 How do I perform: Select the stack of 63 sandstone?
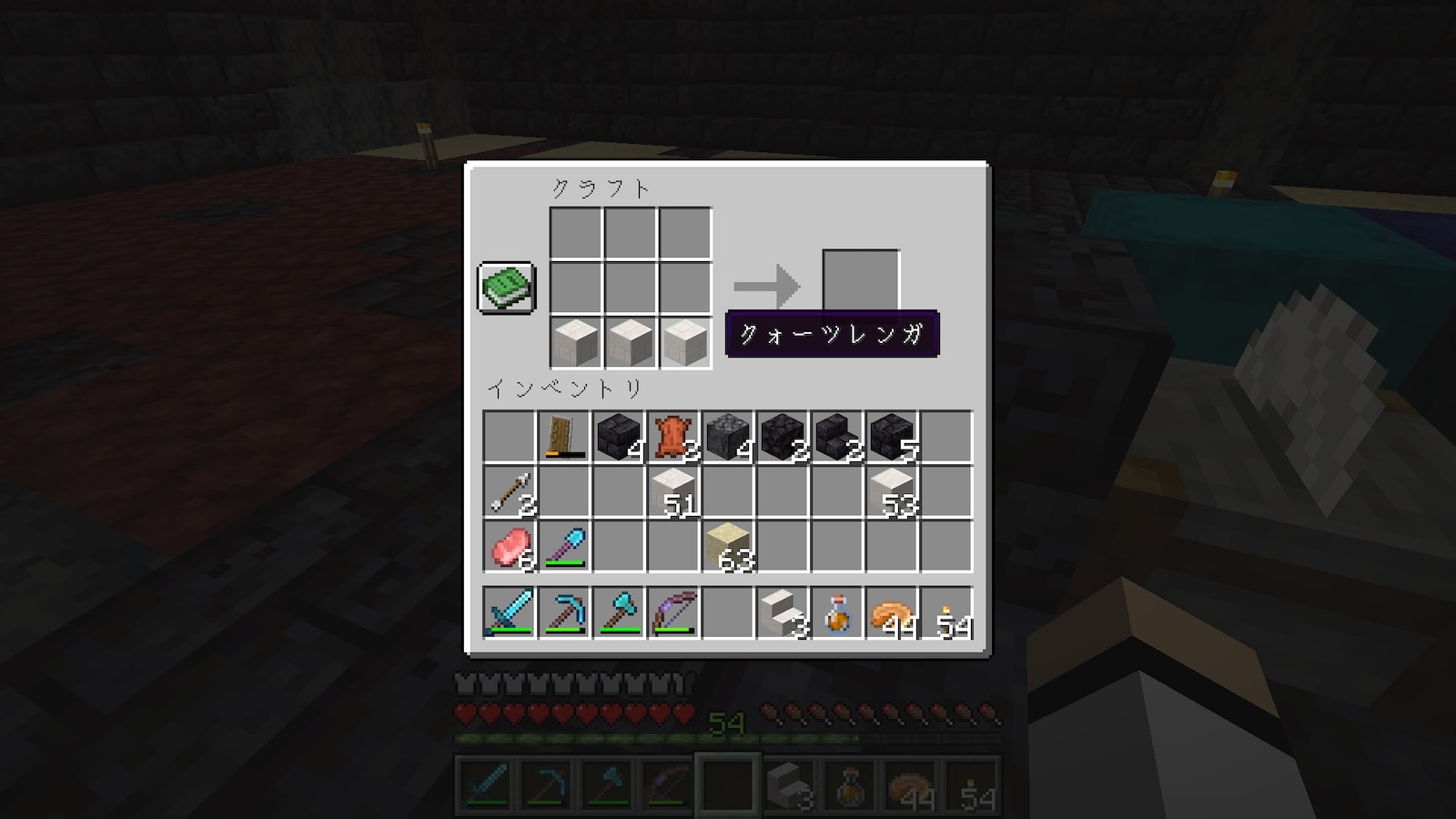click(728, 547)
